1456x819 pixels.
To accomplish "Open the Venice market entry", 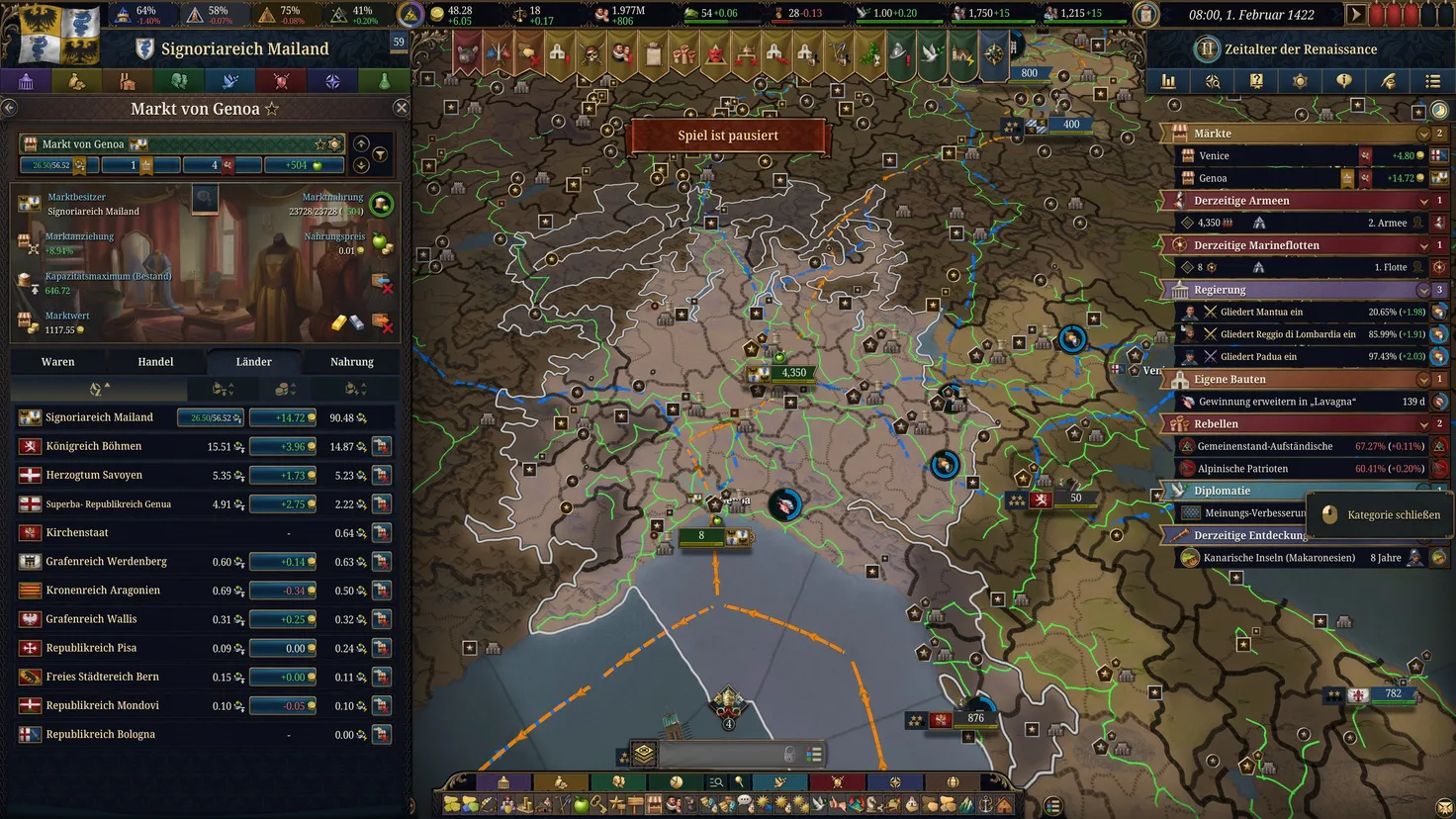I will [x=1214, y=156].
